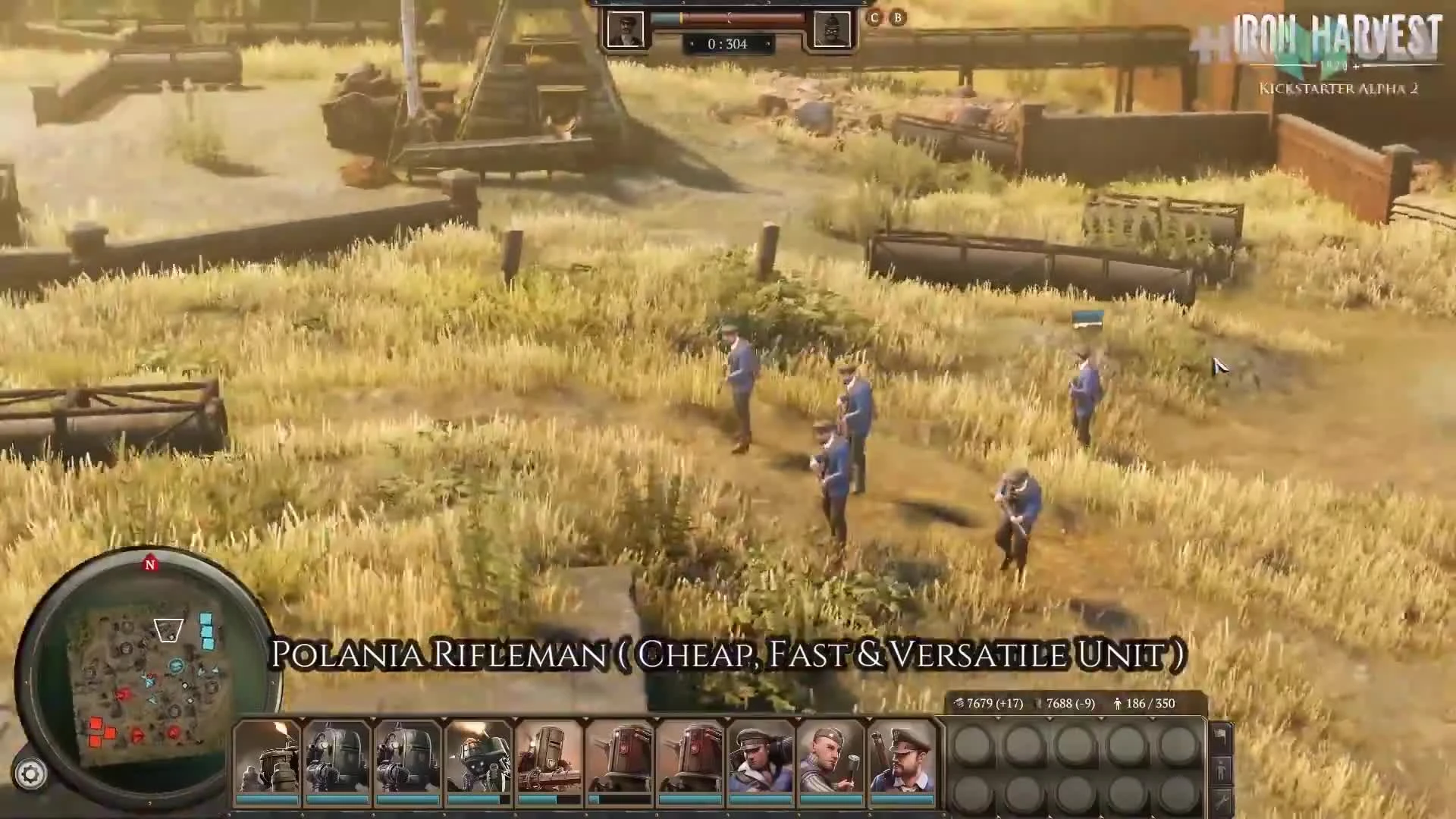The width and height of the screenshot is (1456, 819).
Task: Open minimap options with the gear icon
Action: coord(30,773)
